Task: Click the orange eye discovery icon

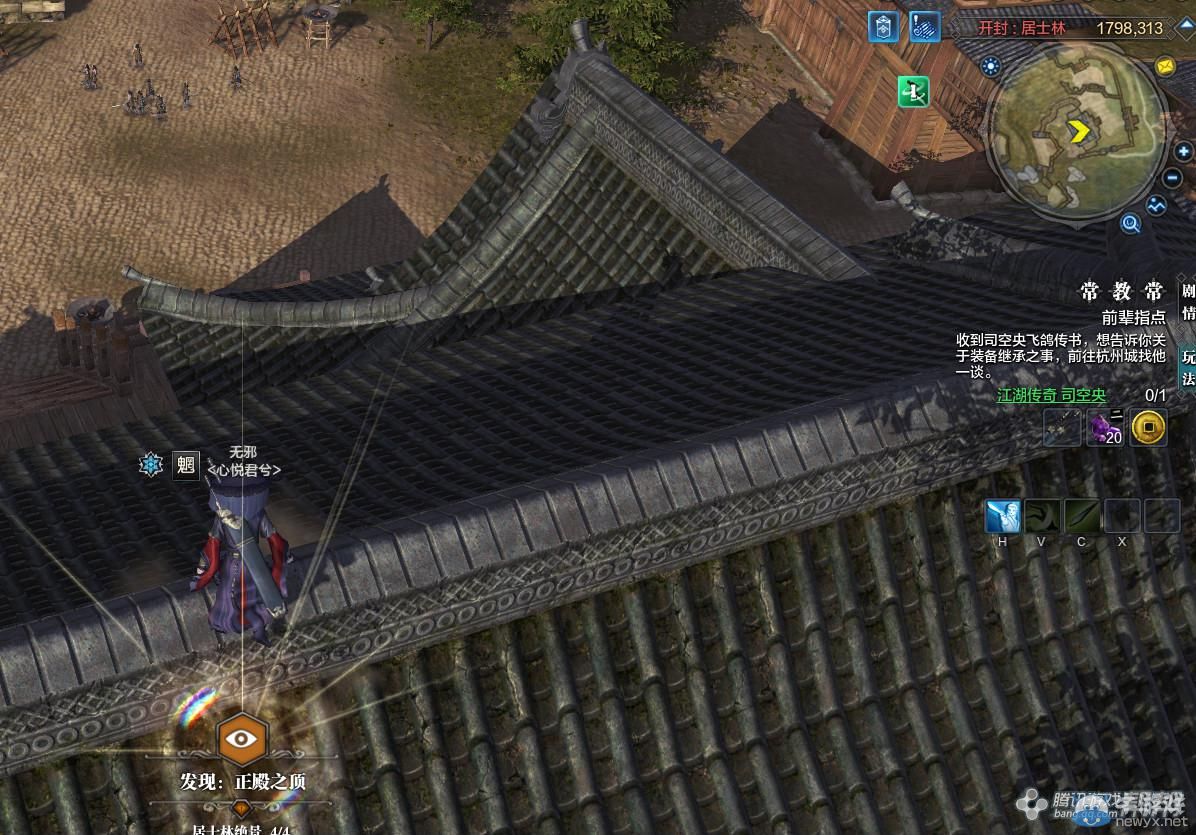Action: [x=240, y=738]
